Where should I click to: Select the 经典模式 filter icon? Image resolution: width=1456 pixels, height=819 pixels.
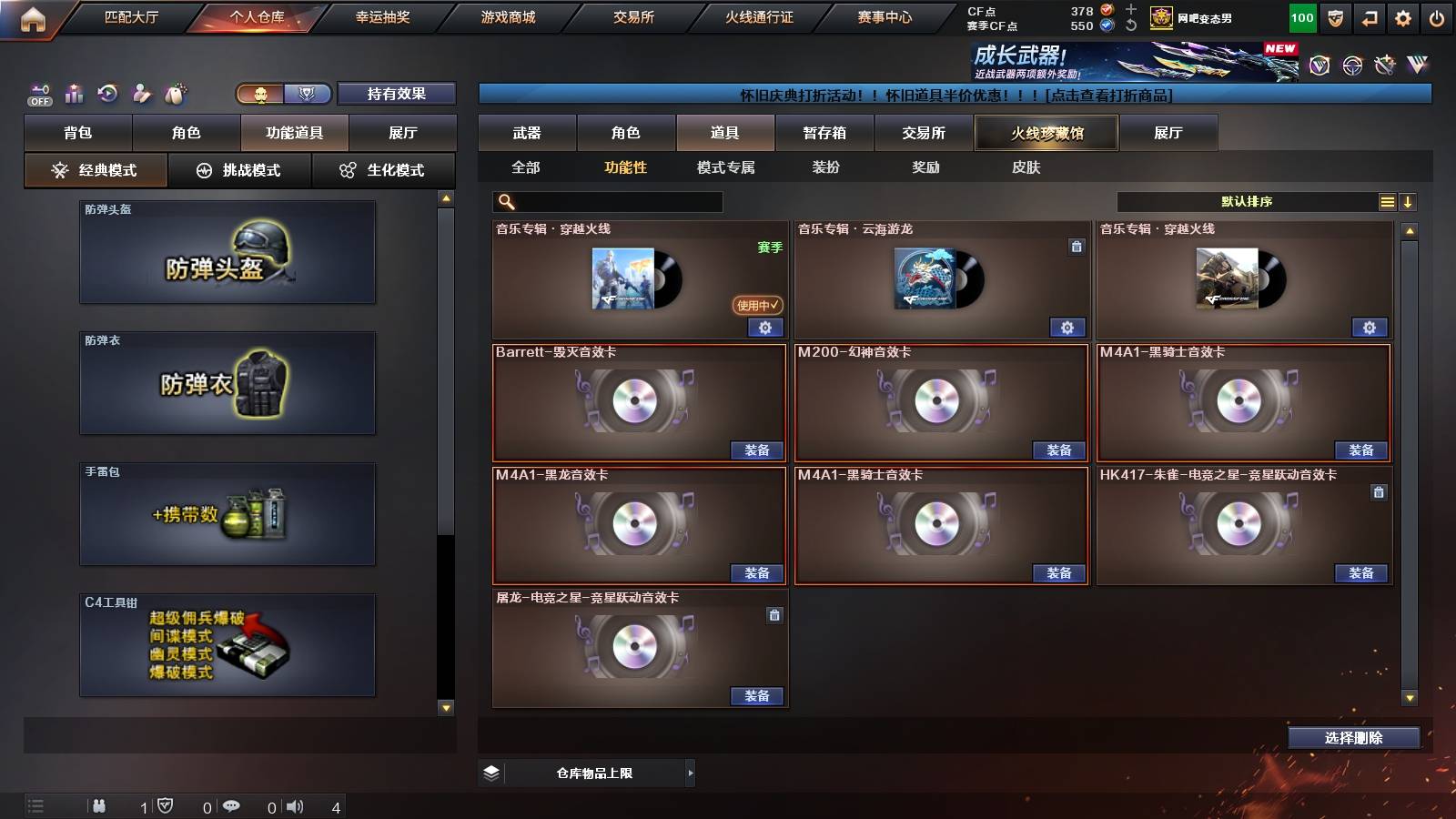(60, 169)
